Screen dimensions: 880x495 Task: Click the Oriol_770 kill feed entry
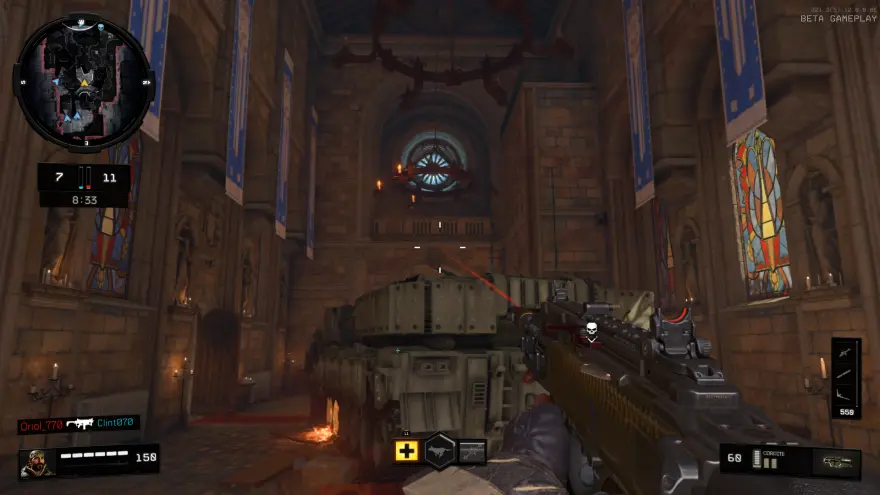(43, 425)
